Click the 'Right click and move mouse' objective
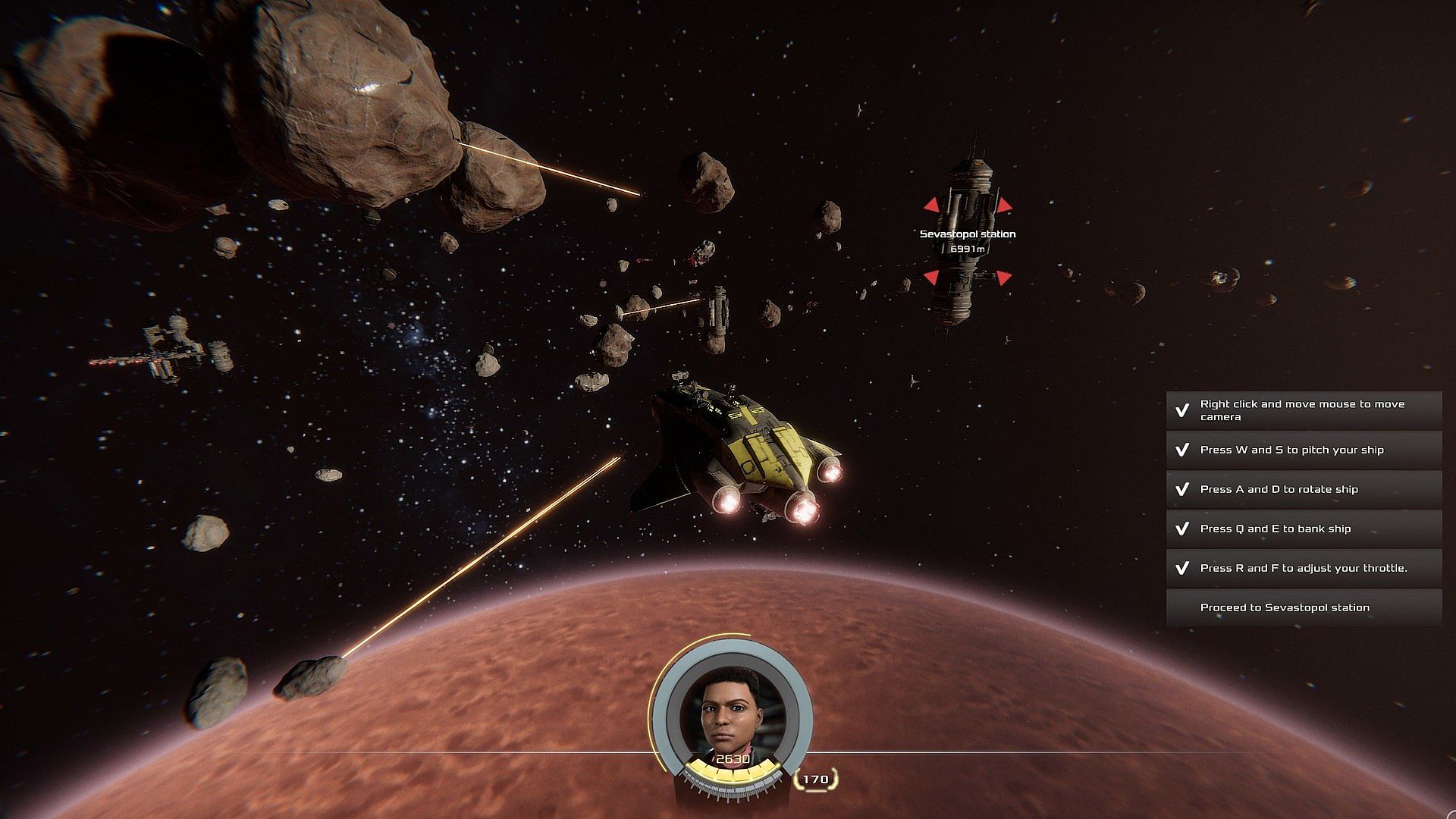1456x819 pixels. pos(1303,410)
